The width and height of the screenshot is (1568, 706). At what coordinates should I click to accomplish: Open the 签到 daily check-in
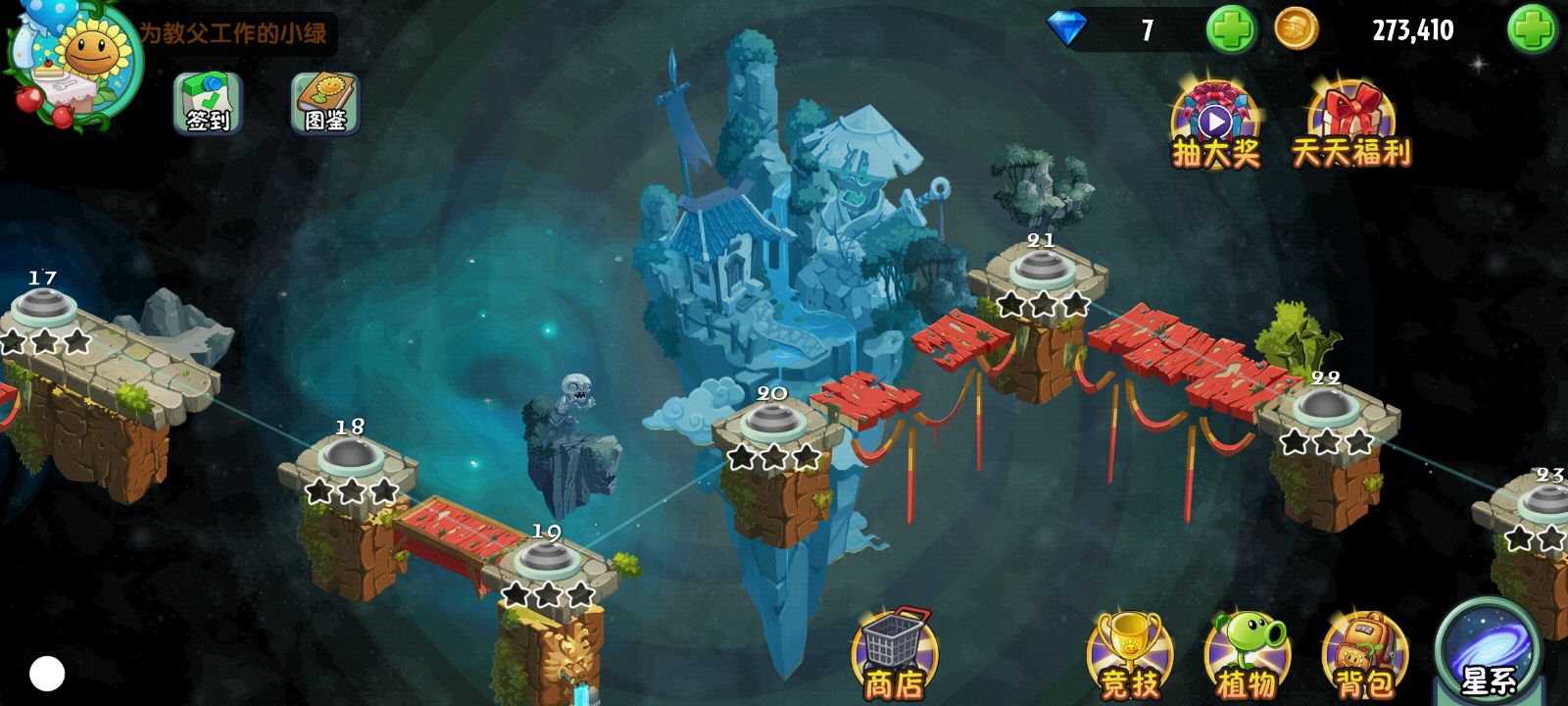click(x=207, y=103)
